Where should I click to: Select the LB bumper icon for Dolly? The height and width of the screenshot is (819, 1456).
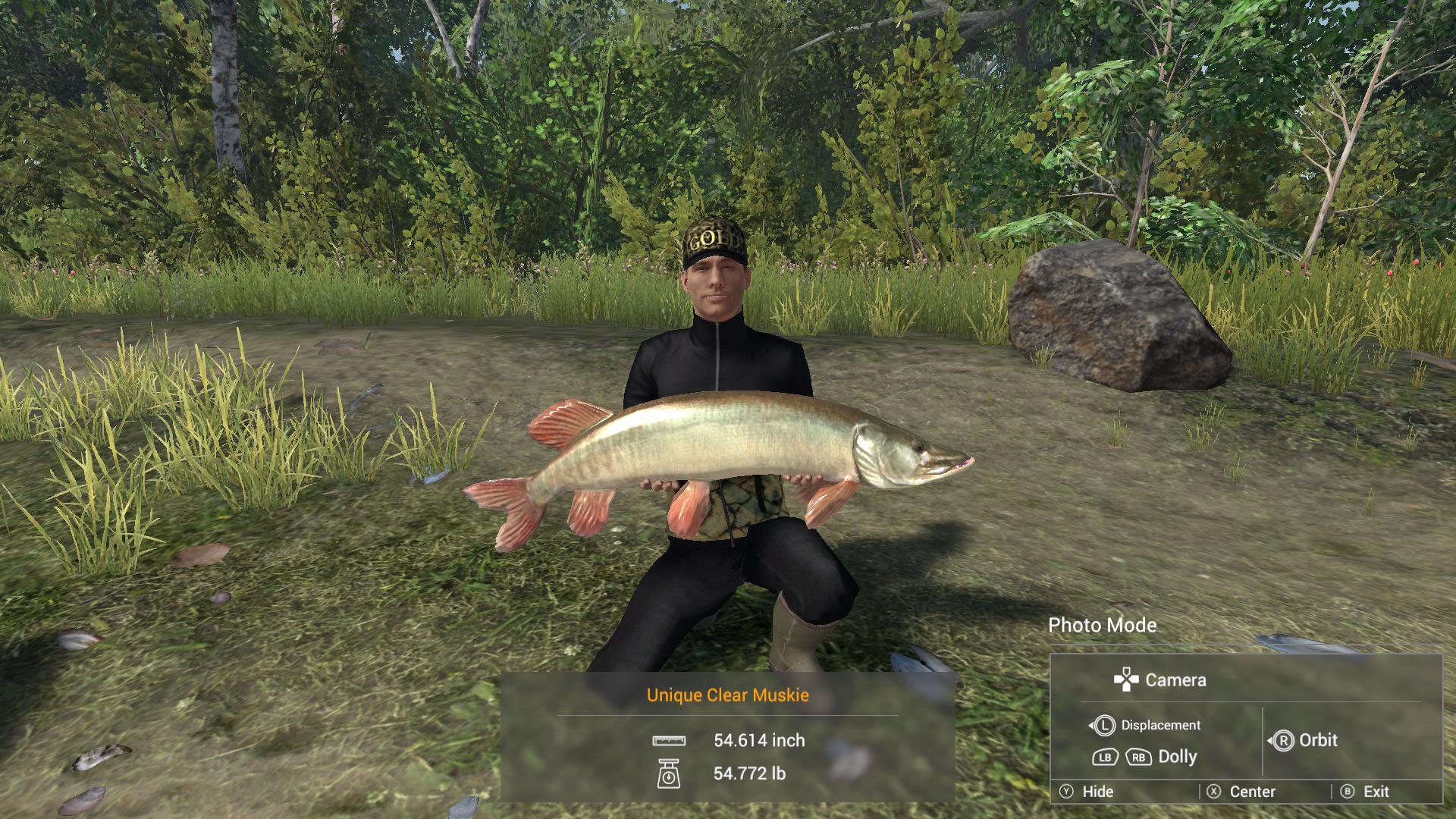coord(1104,758)
